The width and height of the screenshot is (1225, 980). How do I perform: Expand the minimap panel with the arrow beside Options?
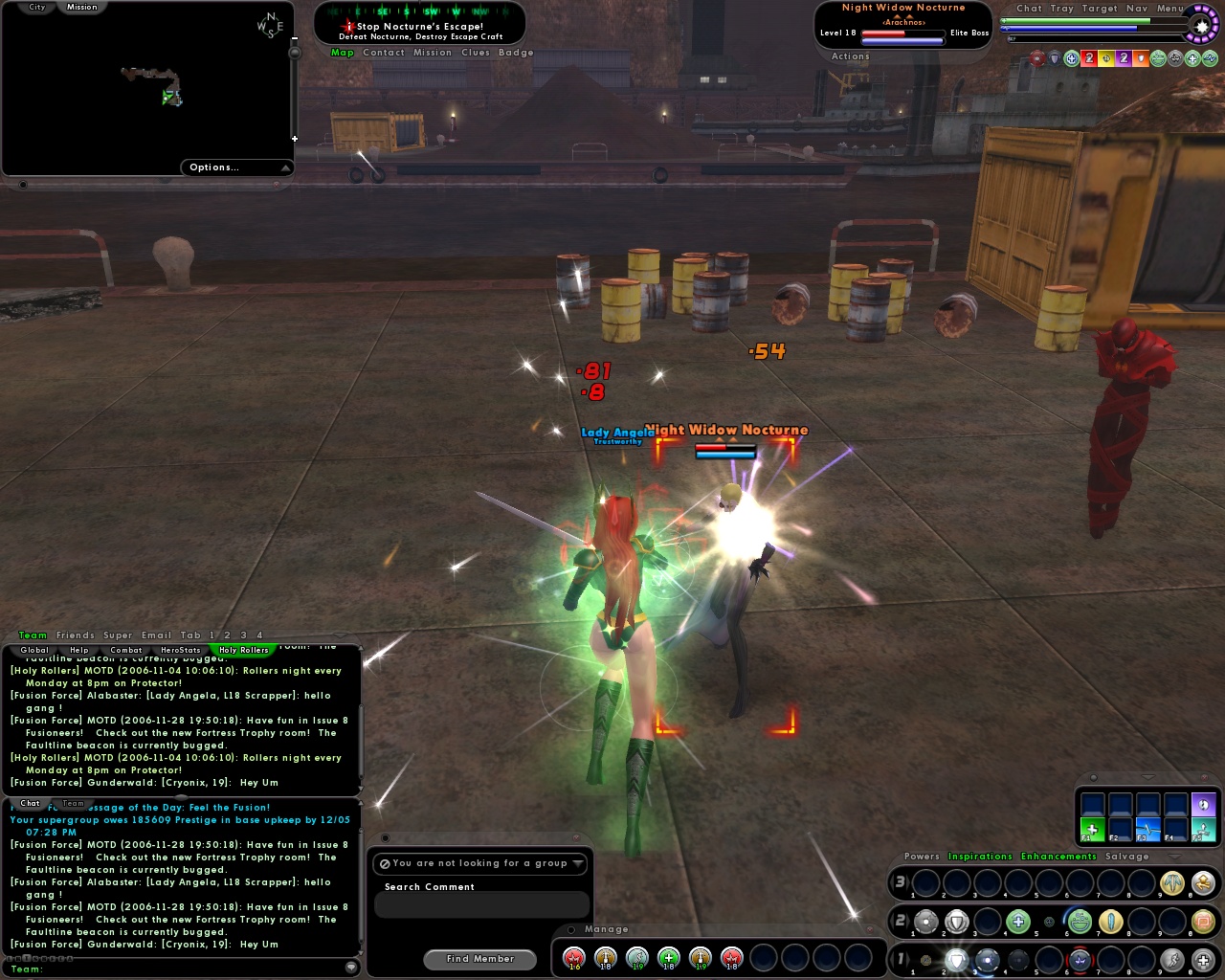[286, 167]
